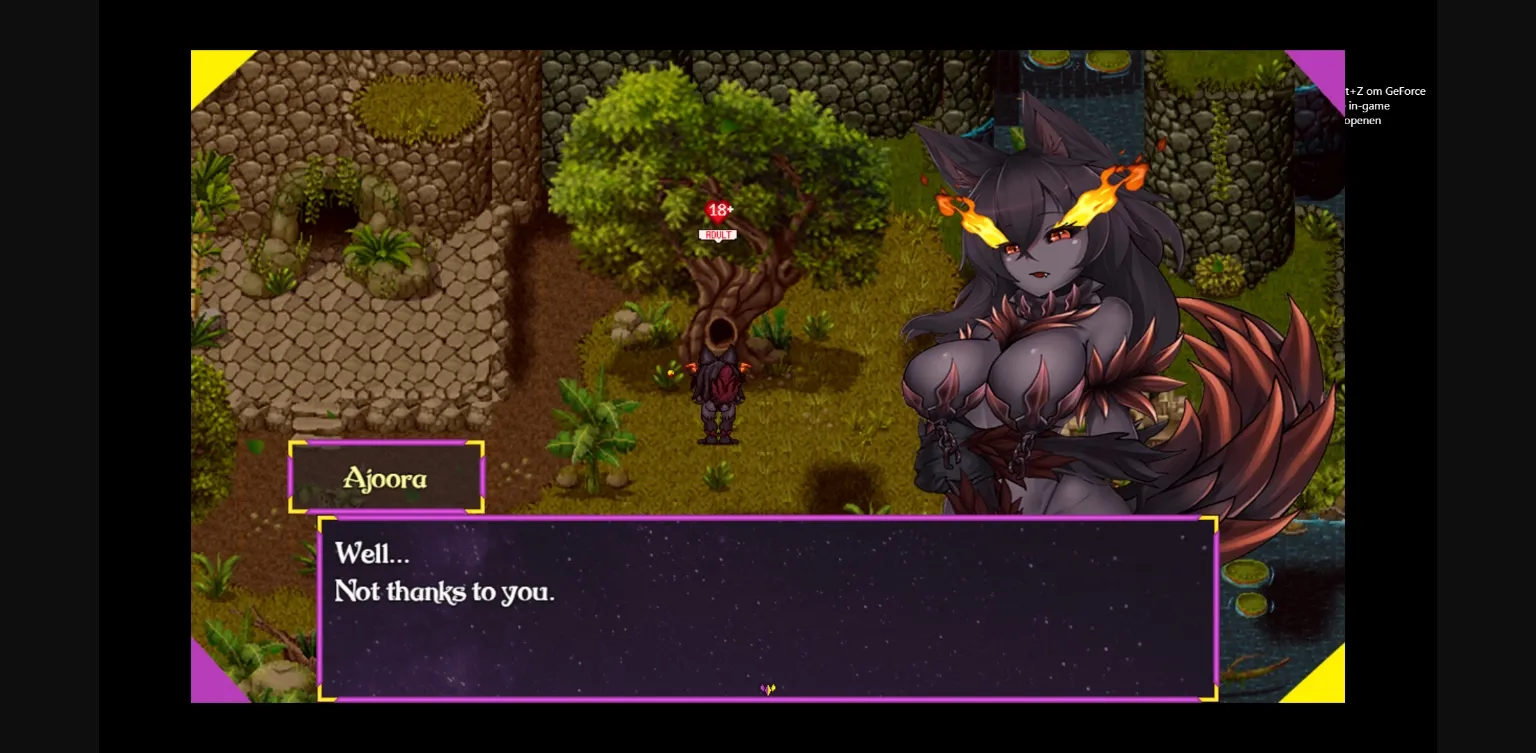Select the text 'Not thanks to you.'
The width and height of the screenshot is (1536, 753).
[x=444, y=592]
